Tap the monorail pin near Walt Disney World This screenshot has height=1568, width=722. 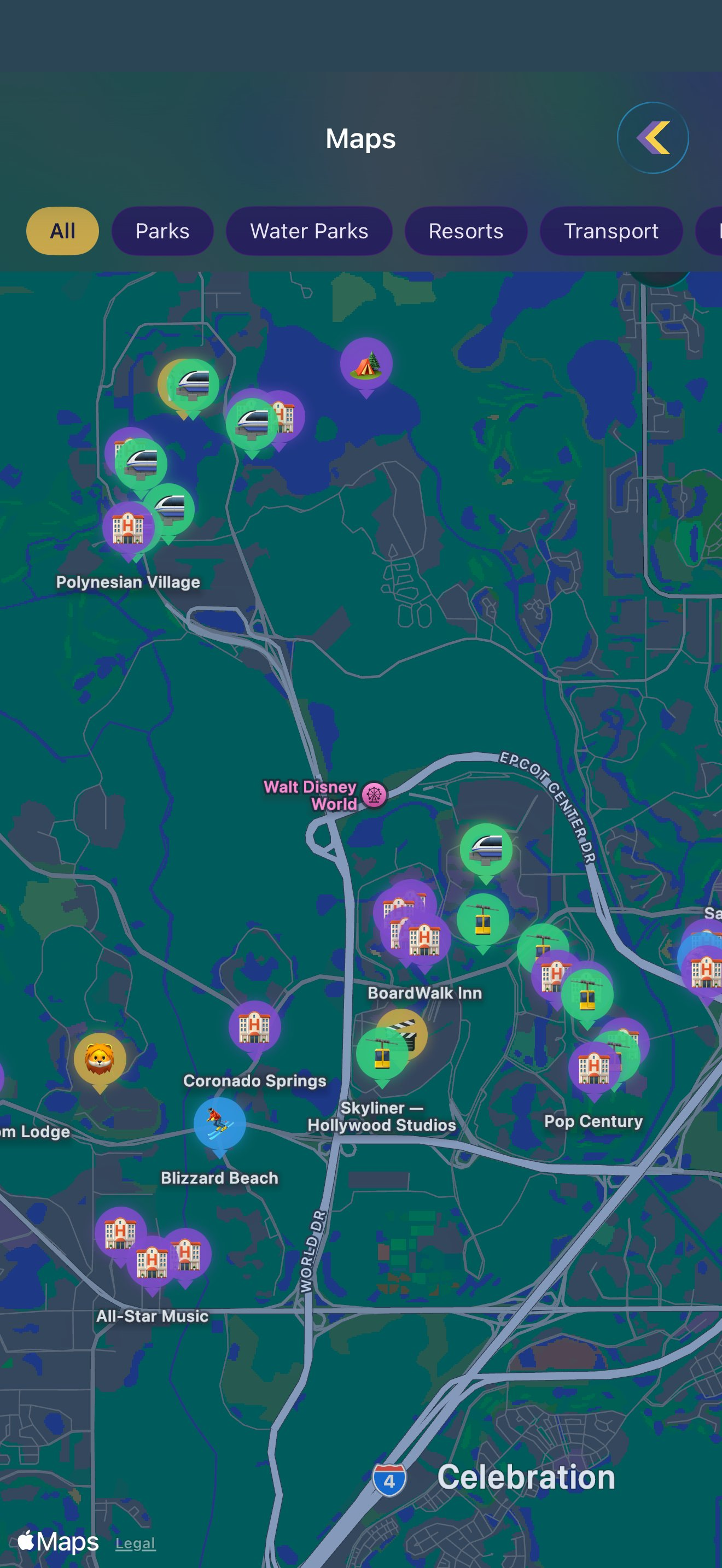pyautogui.click(x=487, y=847)
